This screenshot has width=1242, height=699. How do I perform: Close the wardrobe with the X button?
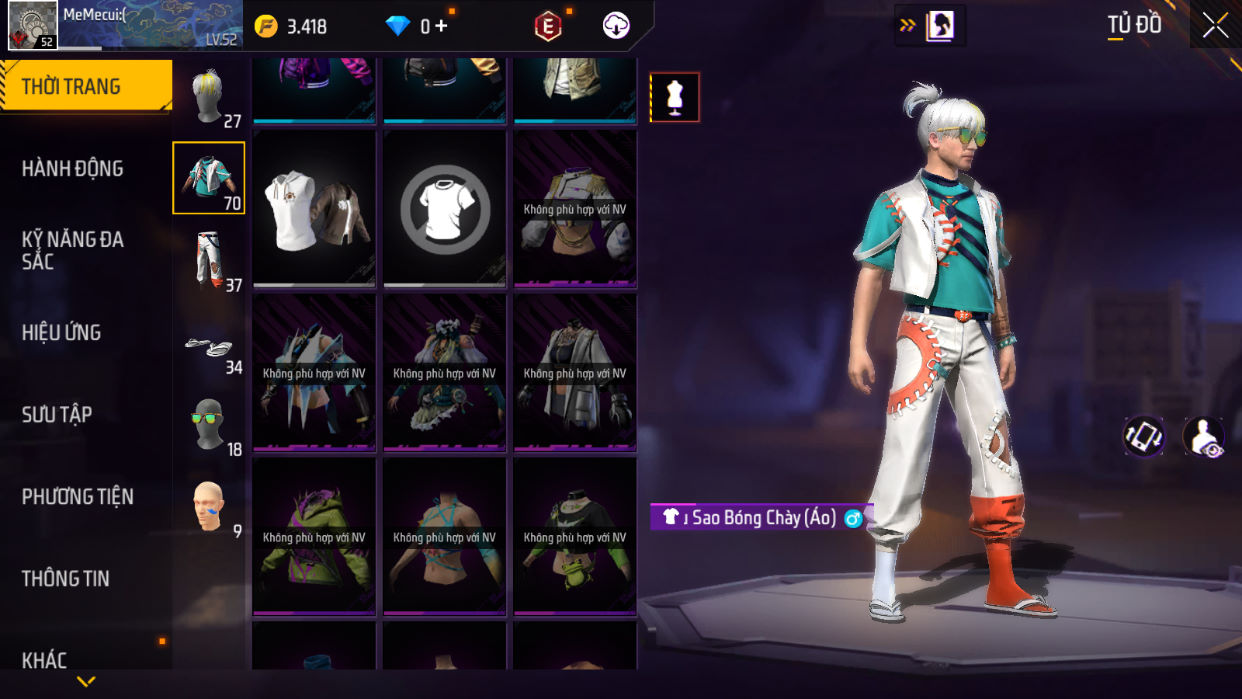(1215, 25)
